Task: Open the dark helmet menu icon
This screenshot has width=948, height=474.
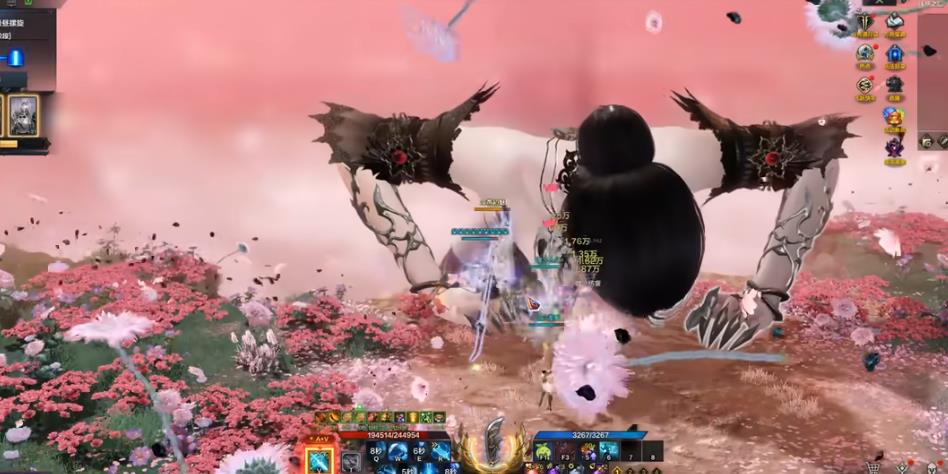Action: [894, 86]
